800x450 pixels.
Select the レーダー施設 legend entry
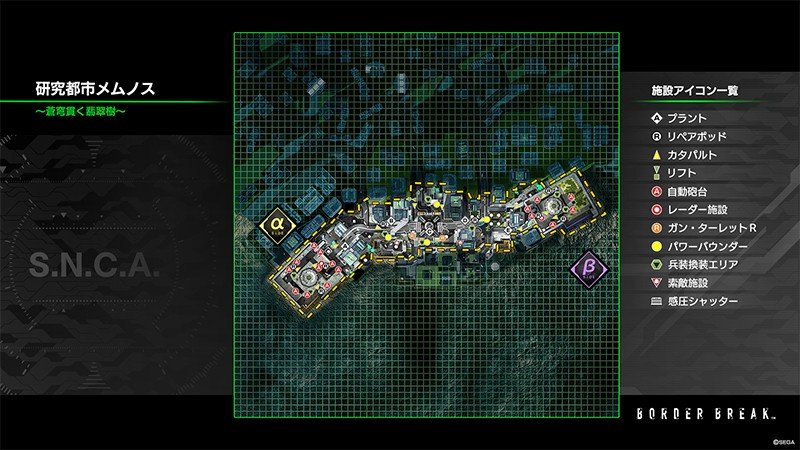[695, 210]
